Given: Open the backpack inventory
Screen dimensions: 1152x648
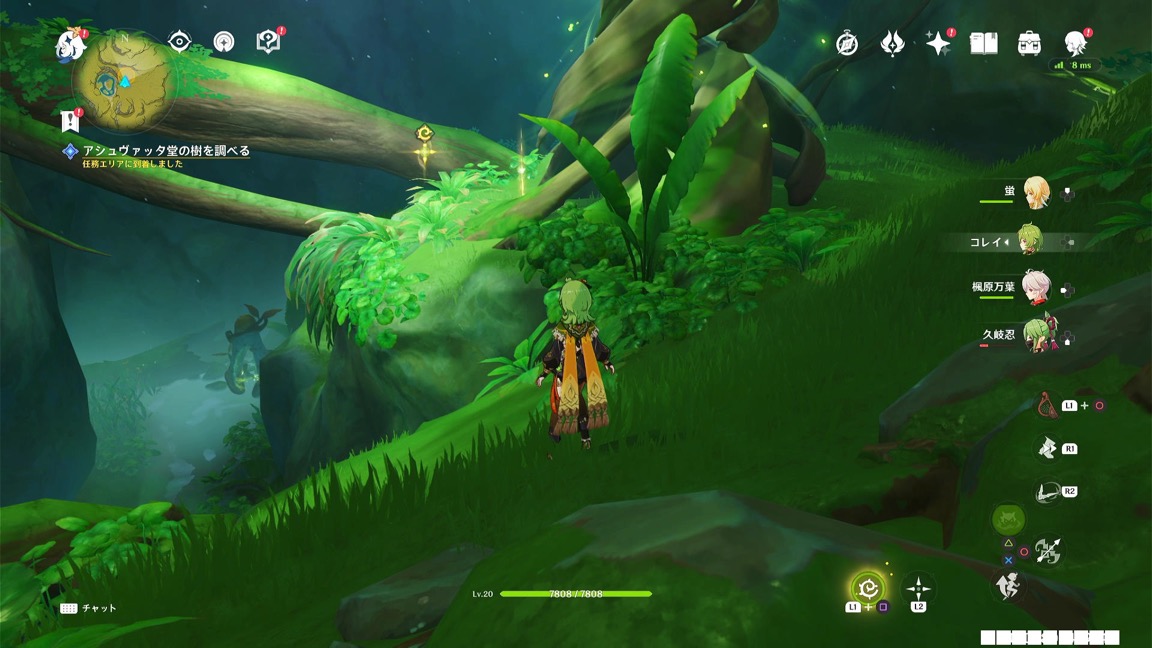Looking at the screenshot, I should tap(1030, 44).
